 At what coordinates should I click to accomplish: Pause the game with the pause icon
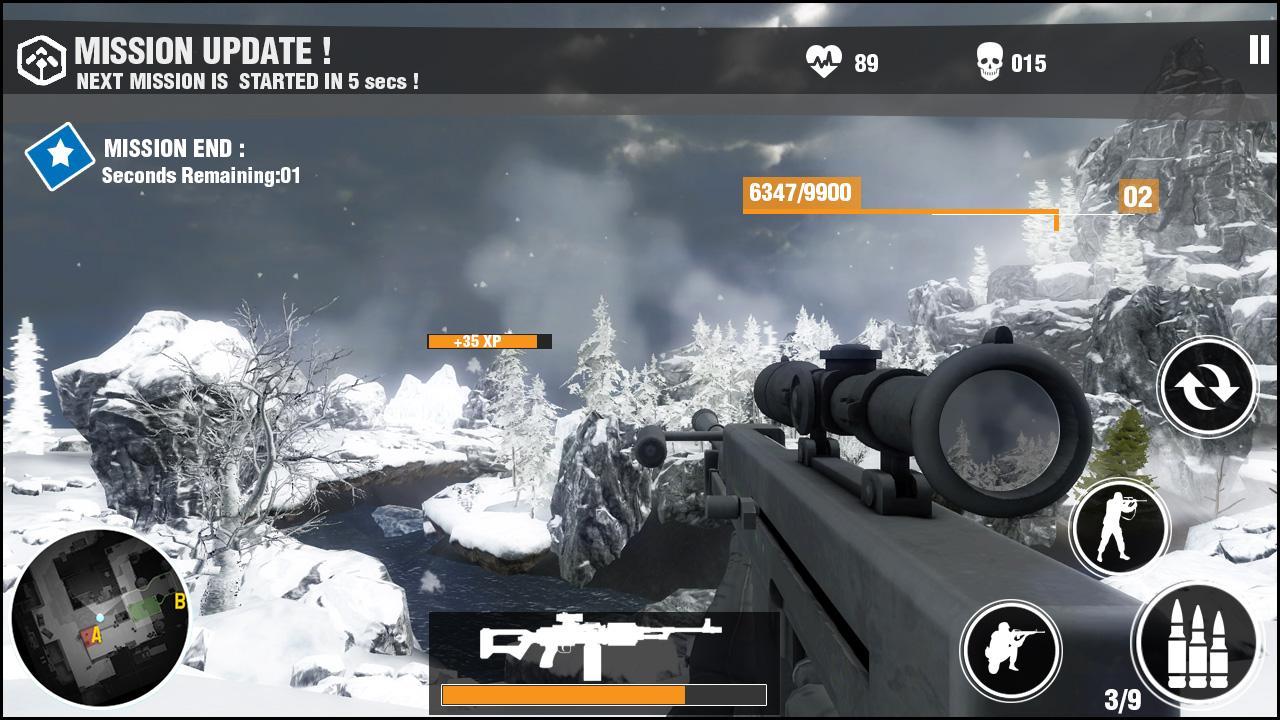point(1258,50)
